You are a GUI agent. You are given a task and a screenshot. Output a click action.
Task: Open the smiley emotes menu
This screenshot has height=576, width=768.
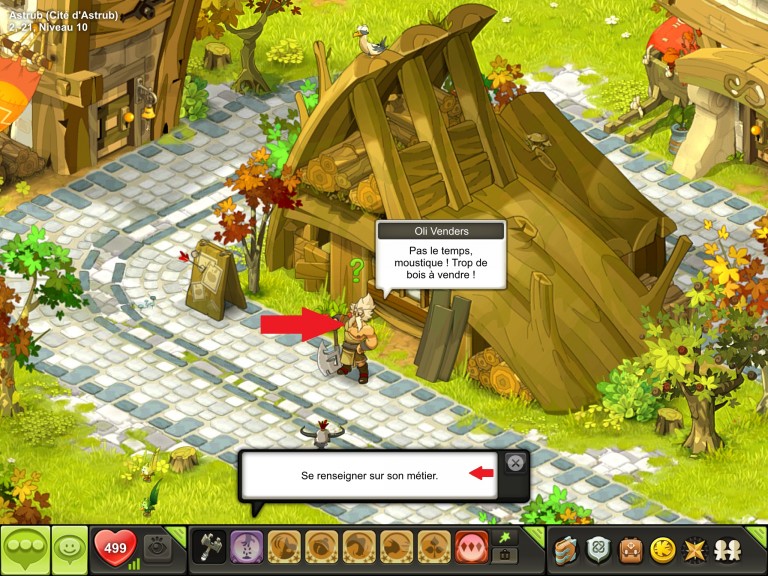(x=70, y=549)
